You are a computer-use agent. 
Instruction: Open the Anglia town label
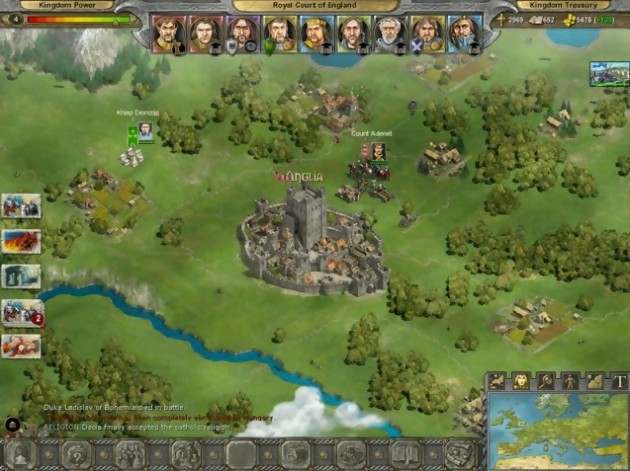(300, 177)
